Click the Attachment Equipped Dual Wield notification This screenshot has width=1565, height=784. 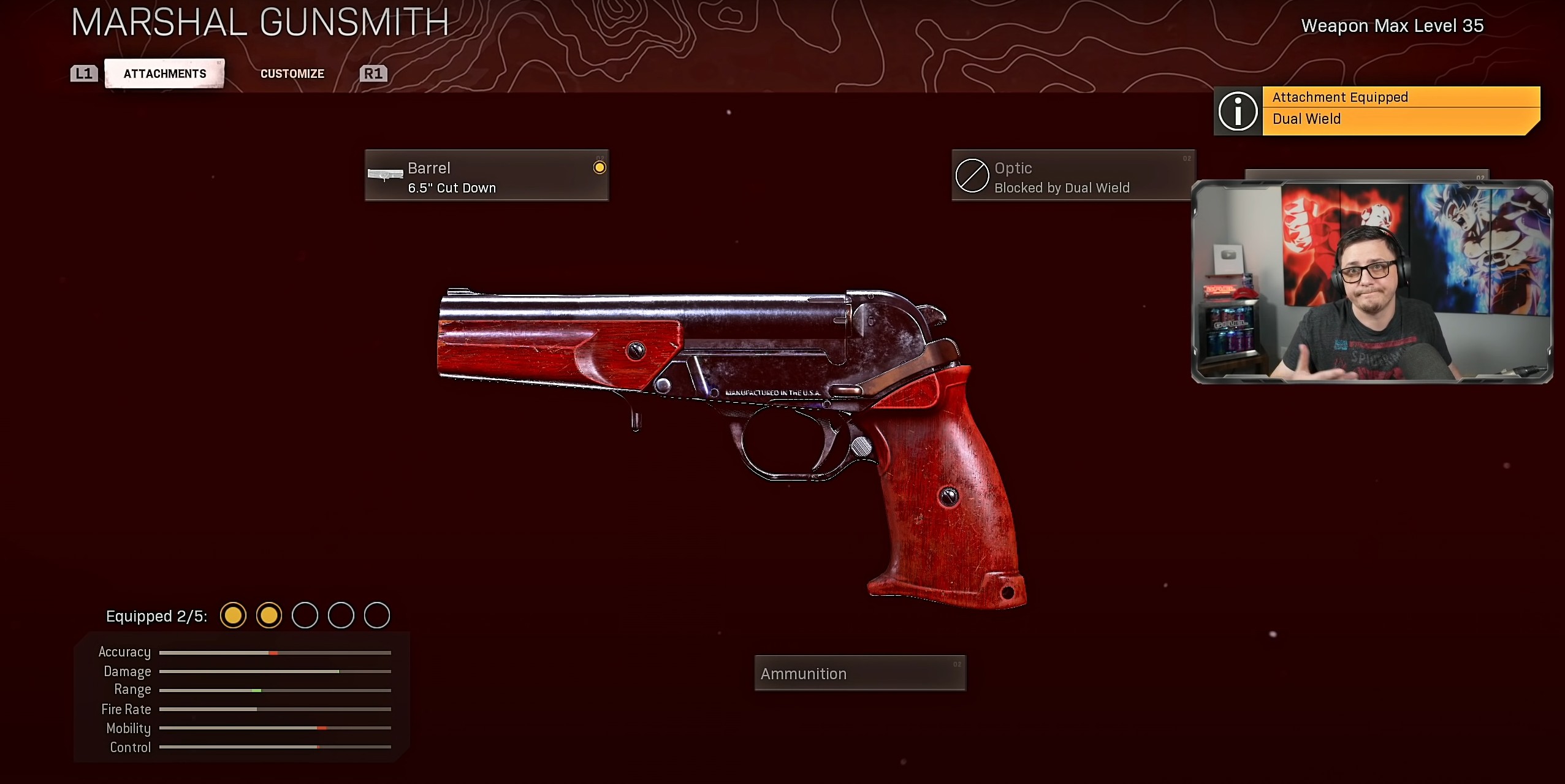click(1377, 111)
